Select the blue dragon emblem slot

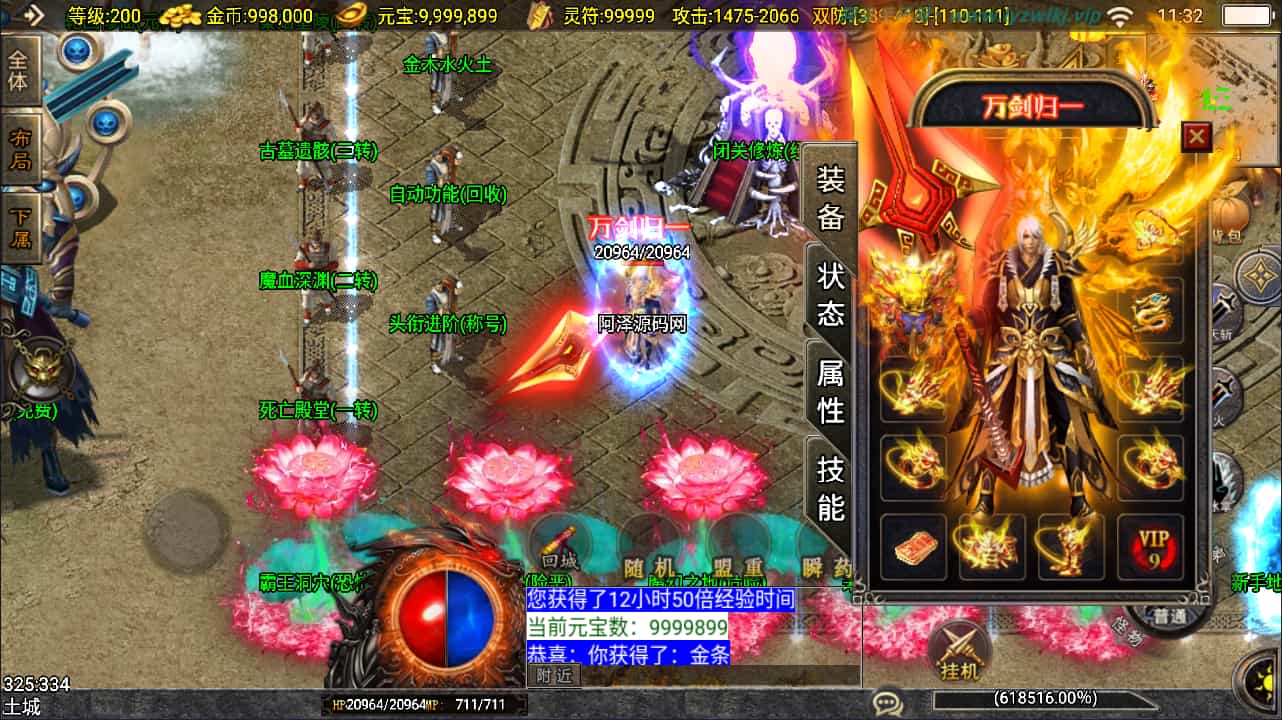1151,311
